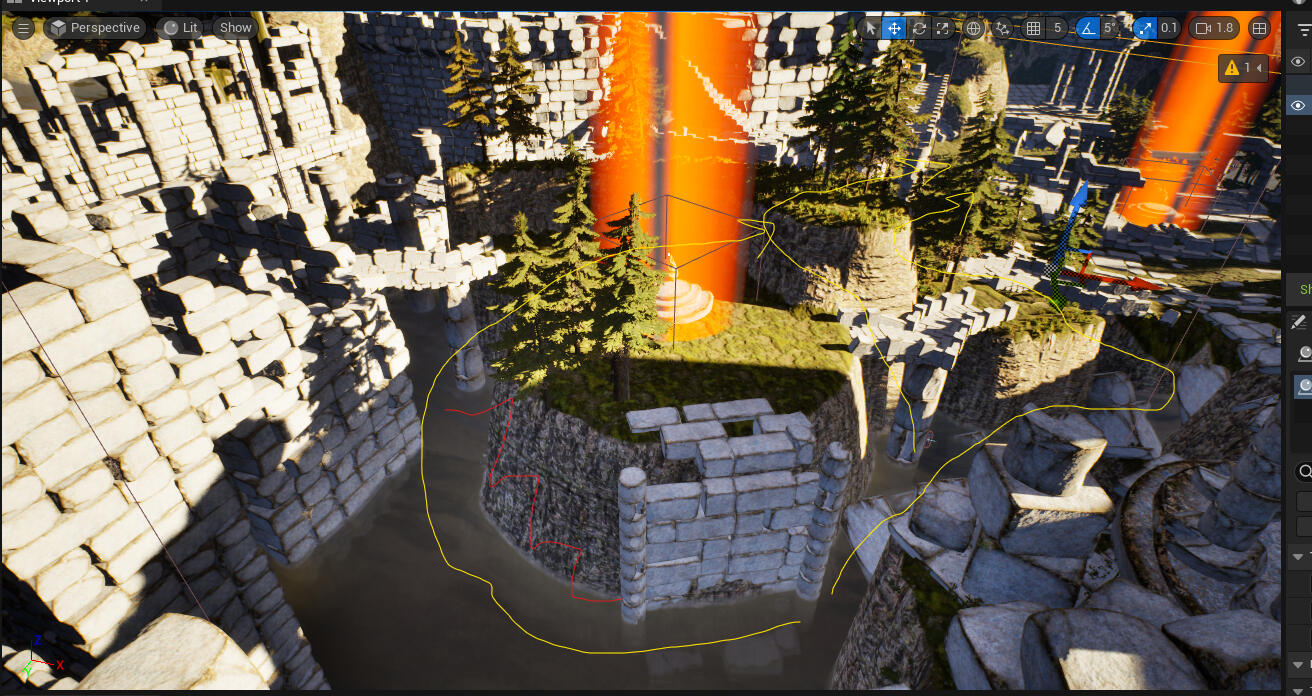Toggle world/local coordinate space globe icon
The image size is (1312, 696).
[x=974, y=28]
